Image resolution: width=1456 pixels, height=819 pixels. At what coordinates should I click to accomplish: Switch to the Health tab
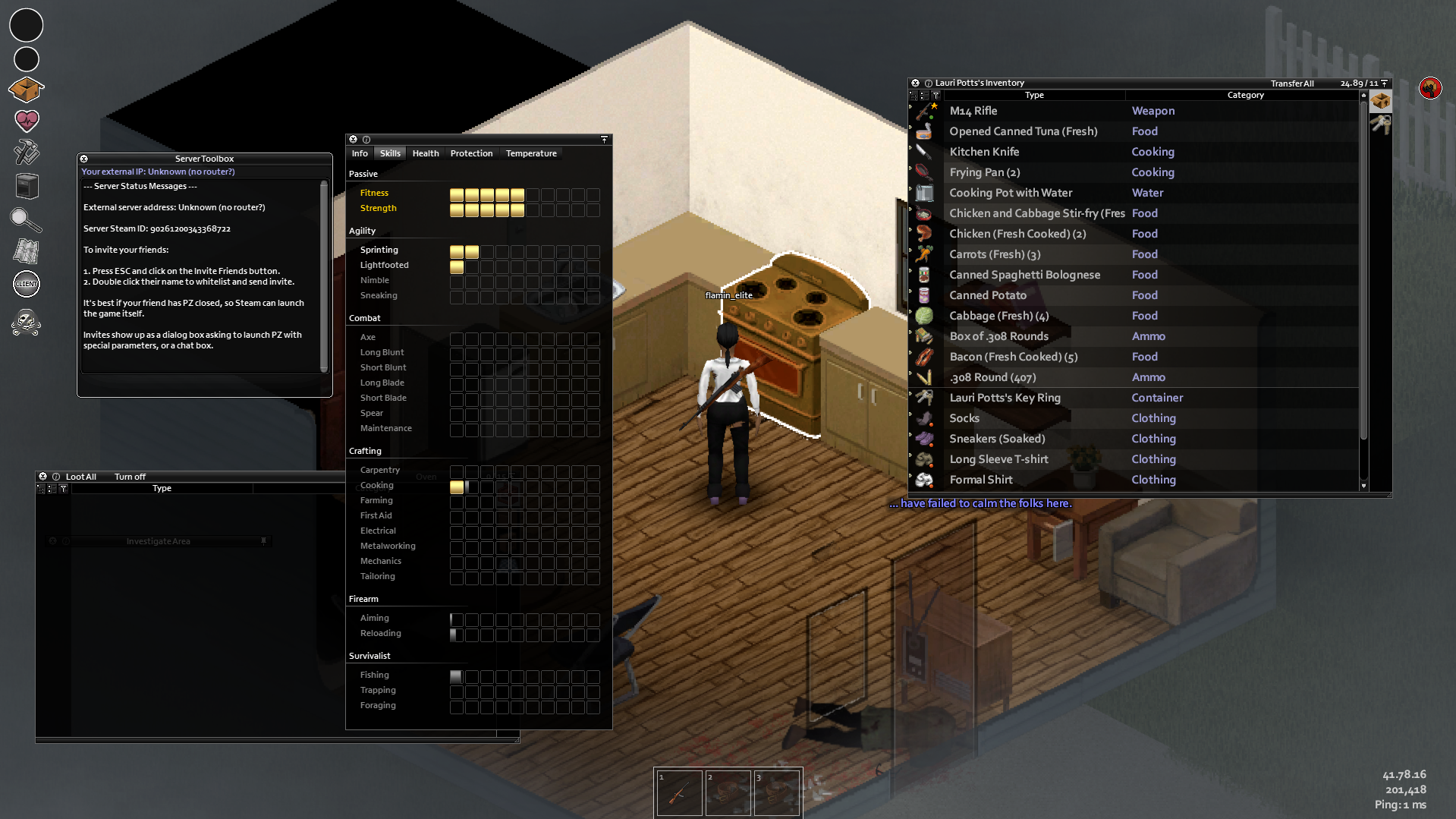click(x=426, y=153)
